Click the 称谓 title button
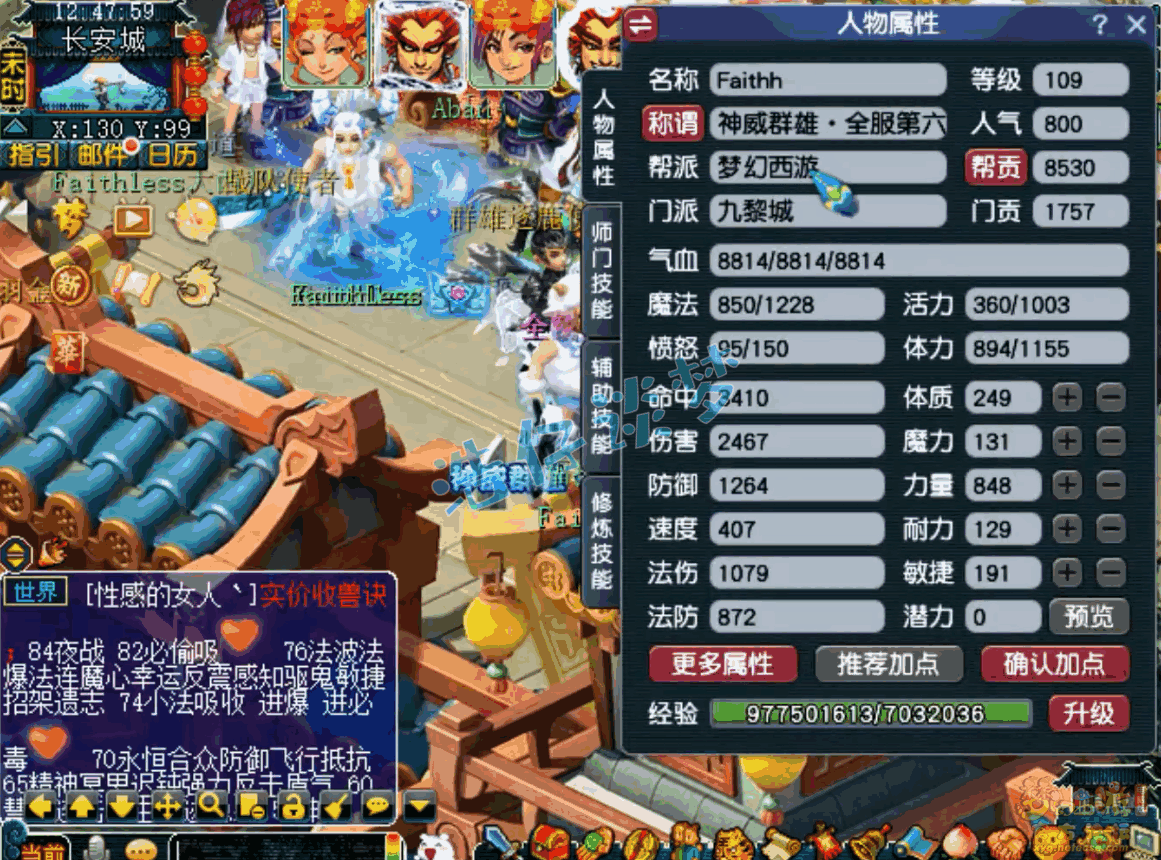The width and height of the screenshot is (1161, 860). 672,124
